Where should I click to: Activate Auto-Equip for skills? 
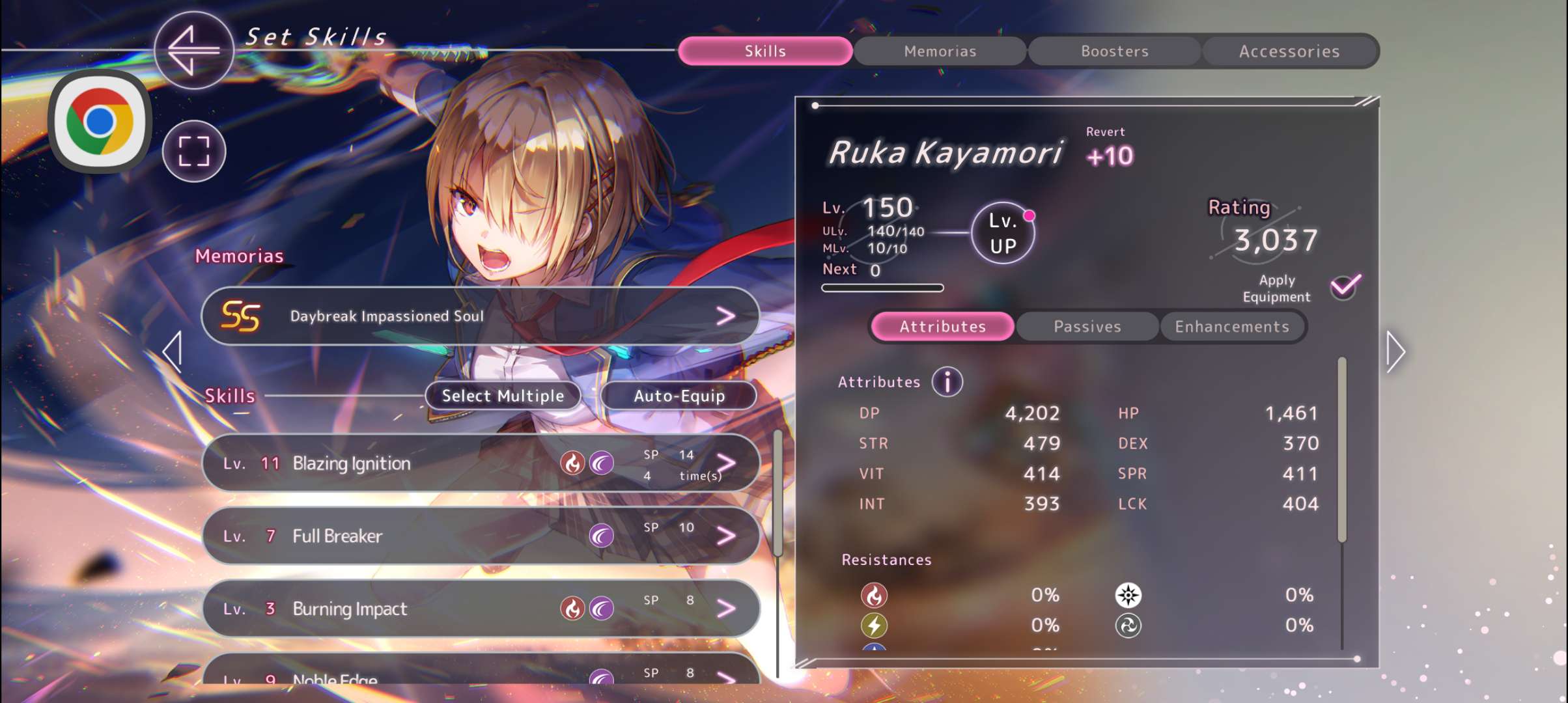[679, 396]
